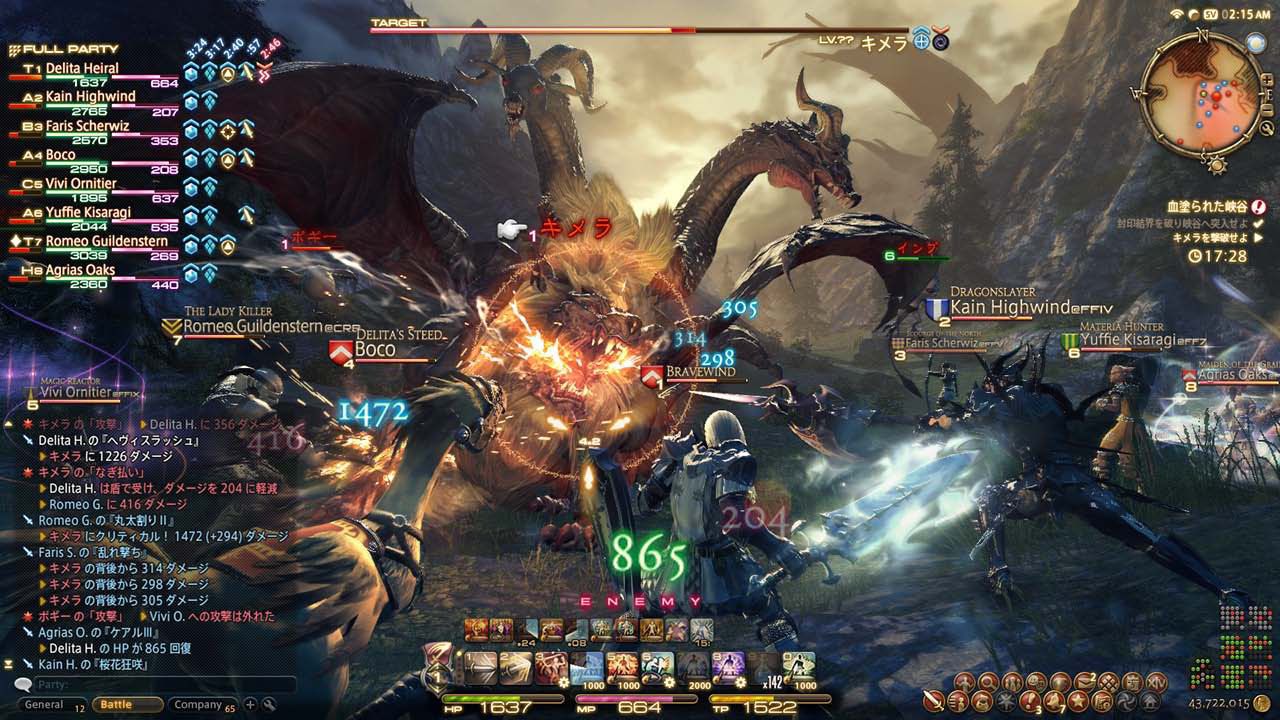Click the gear cog beside hotbar slot 3
1280x720 pixels.
click(x=565, y=682)
